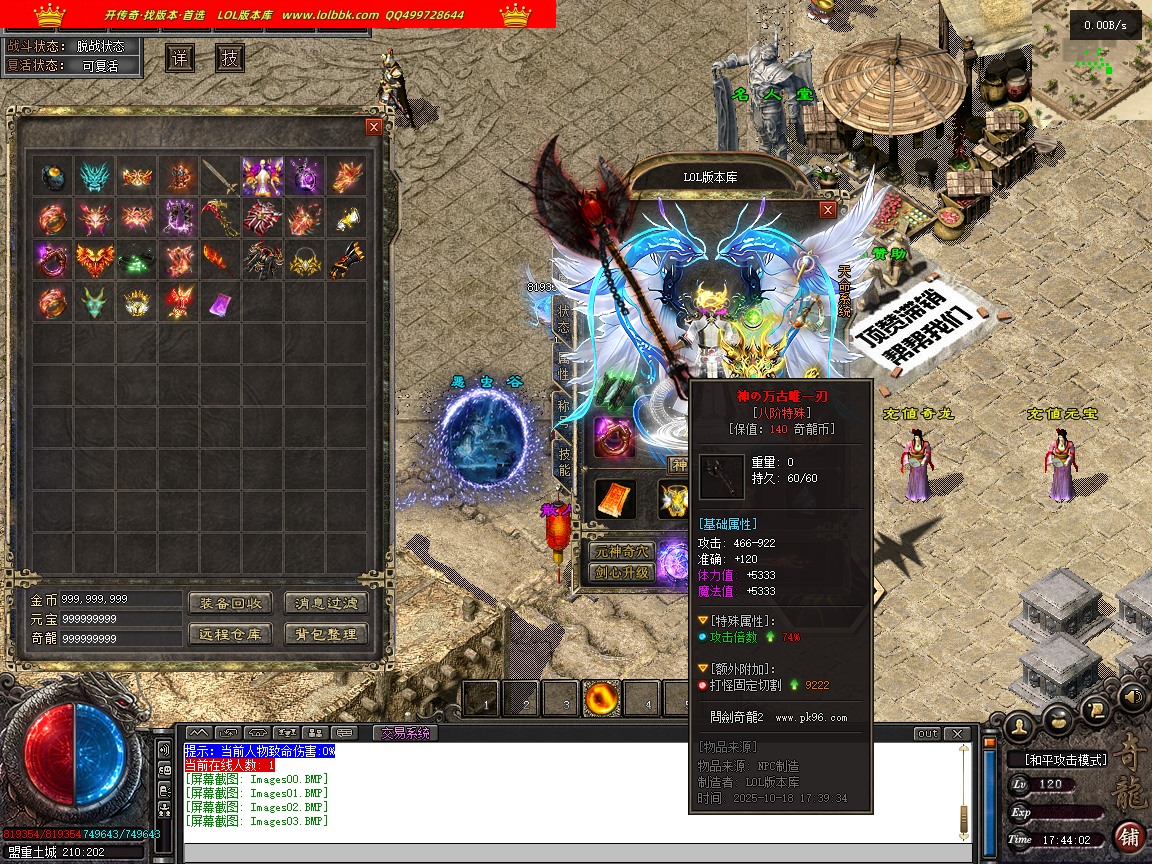Close the inventory bag window
Screen dimensions: 1152x864
pyautogui.click(x=374, y=127)
